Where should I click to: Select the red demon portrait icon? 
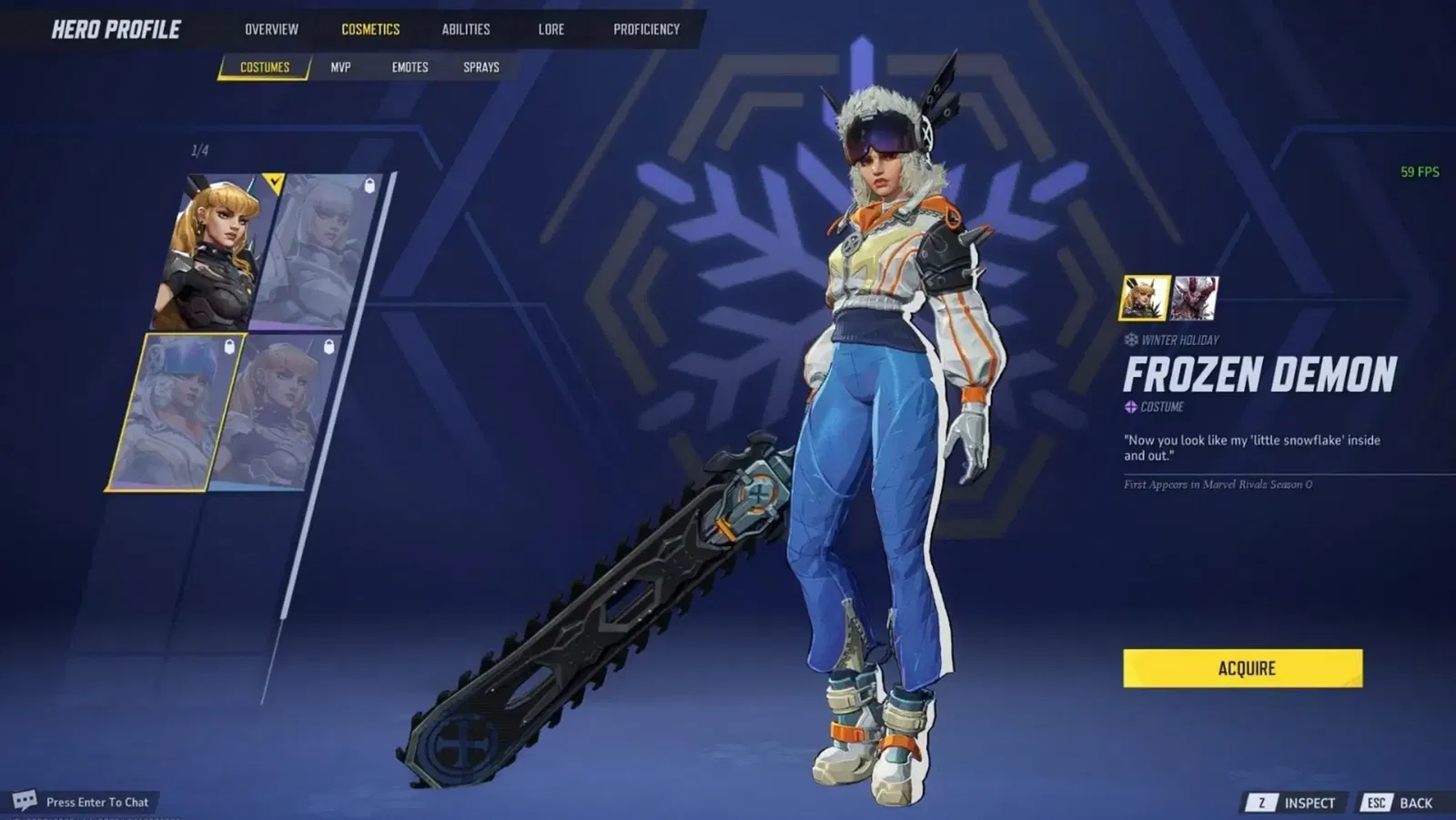[1194, 299]
